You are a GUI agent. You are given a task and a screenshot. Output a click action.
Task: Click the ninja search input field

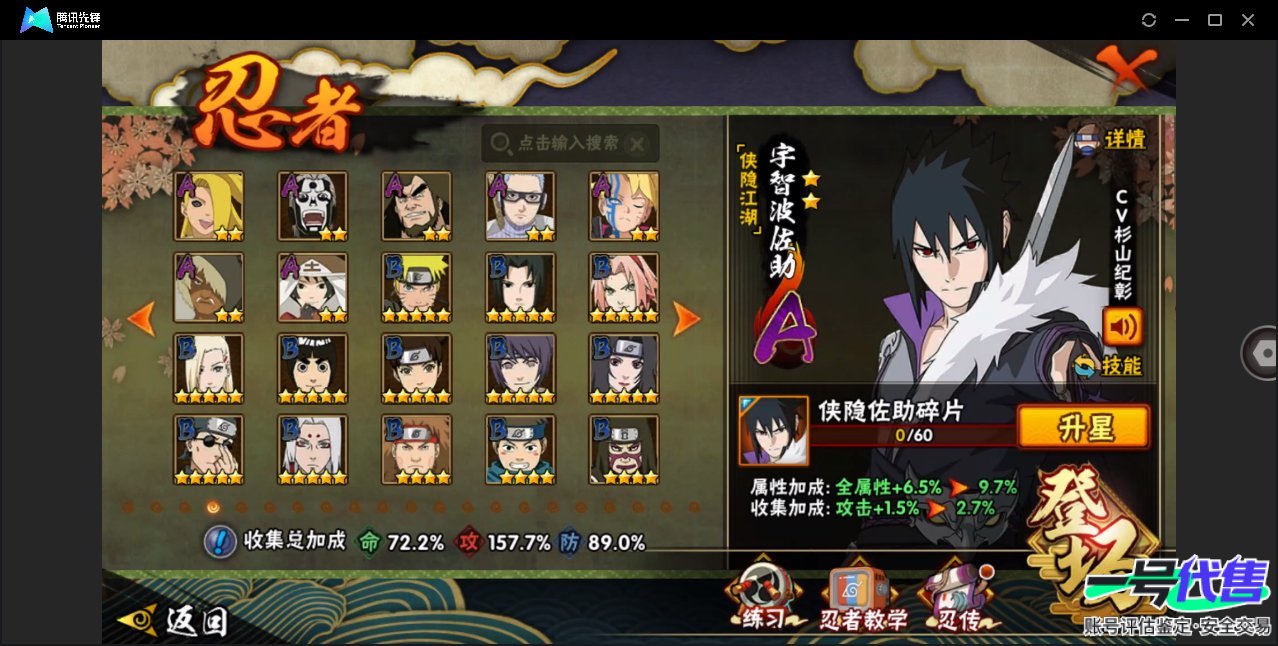click(569, 144)
